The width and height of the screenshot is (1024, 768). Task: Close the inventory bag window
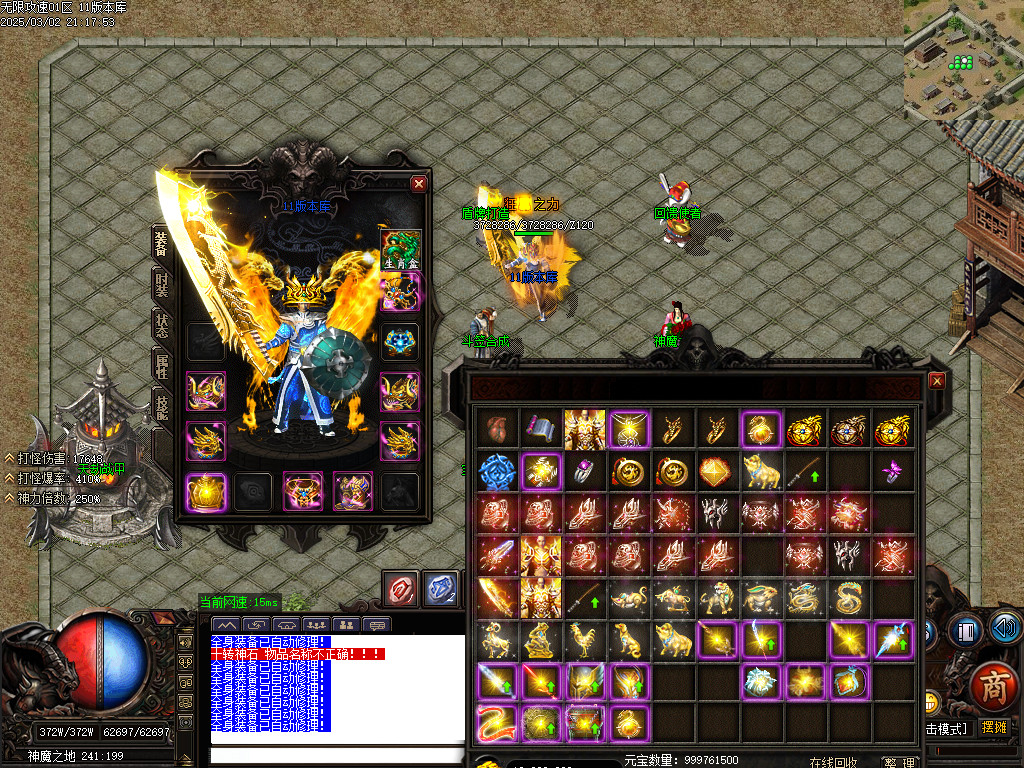coord(937,380)
